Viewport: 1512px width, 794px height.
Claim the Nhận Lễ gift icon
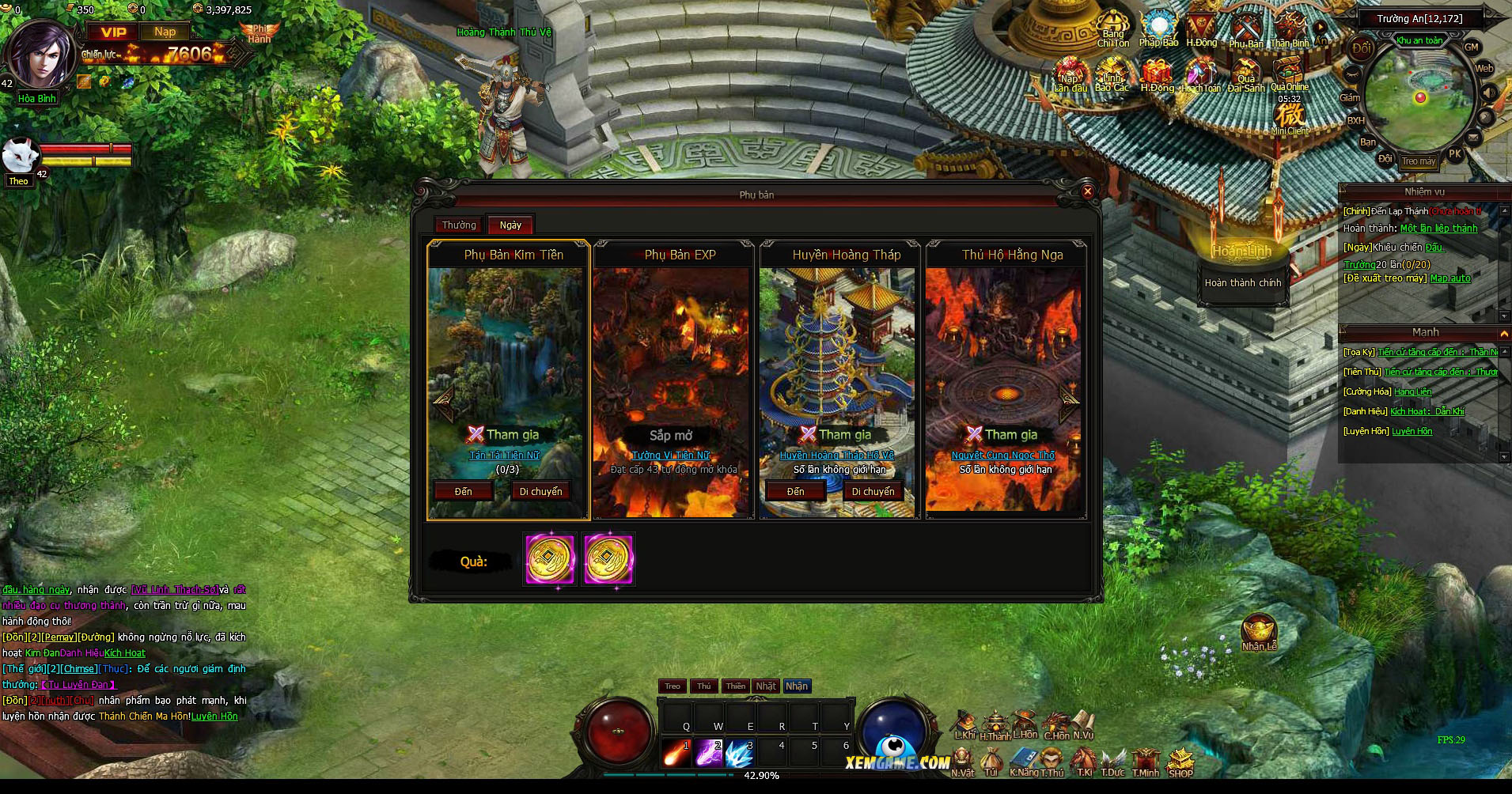1259,632
